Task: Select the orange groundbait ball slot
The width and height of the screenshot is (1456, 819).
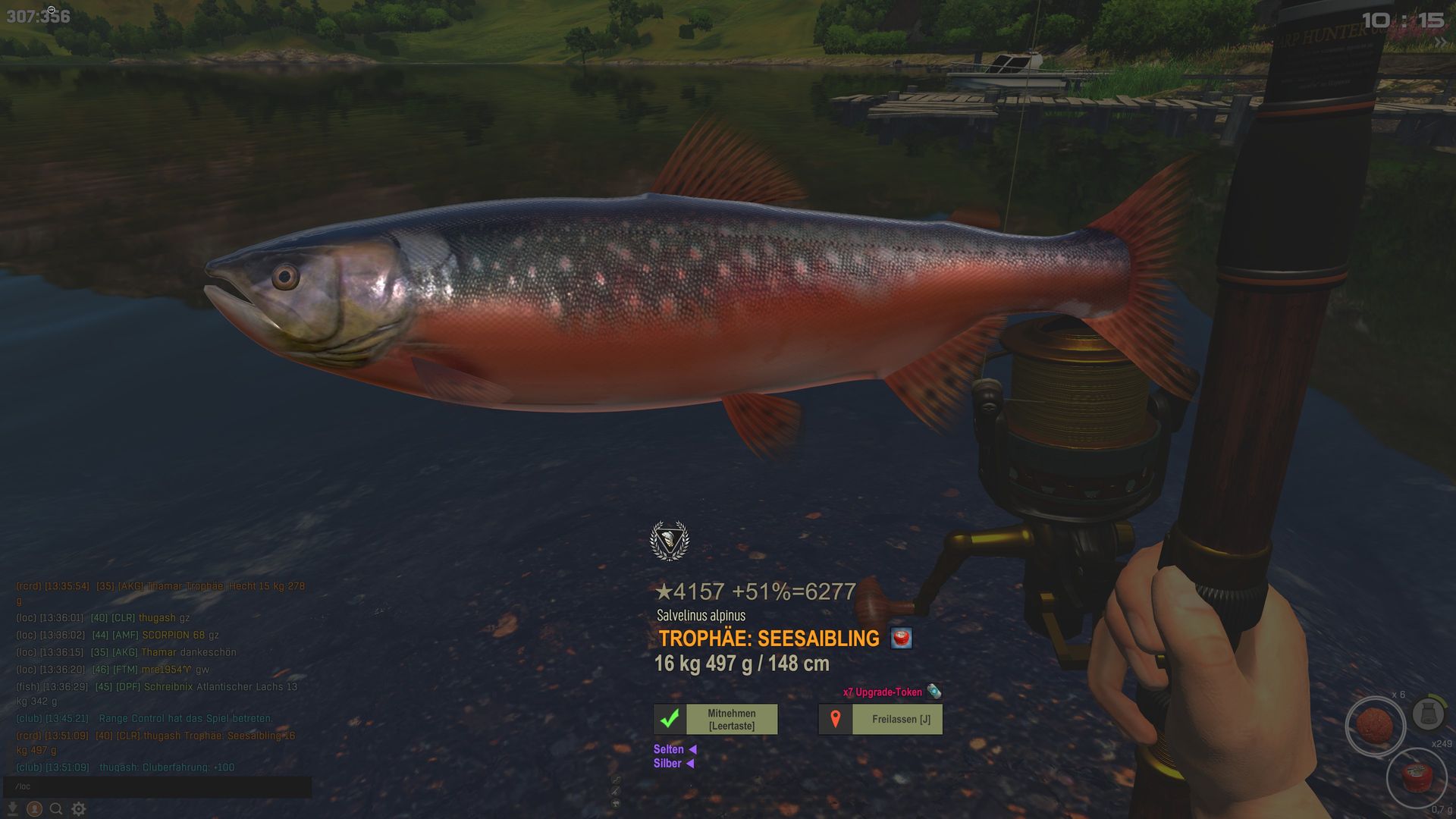Action: click(x=1374, y=725)
